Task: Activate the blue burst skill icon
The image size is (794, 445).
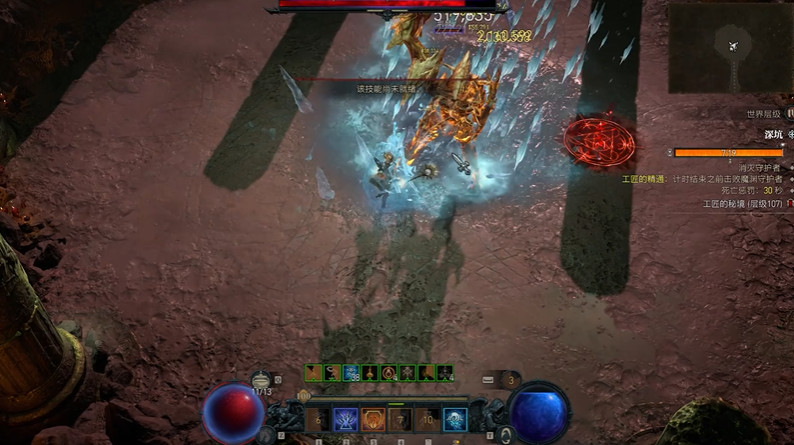Action: 345,420
